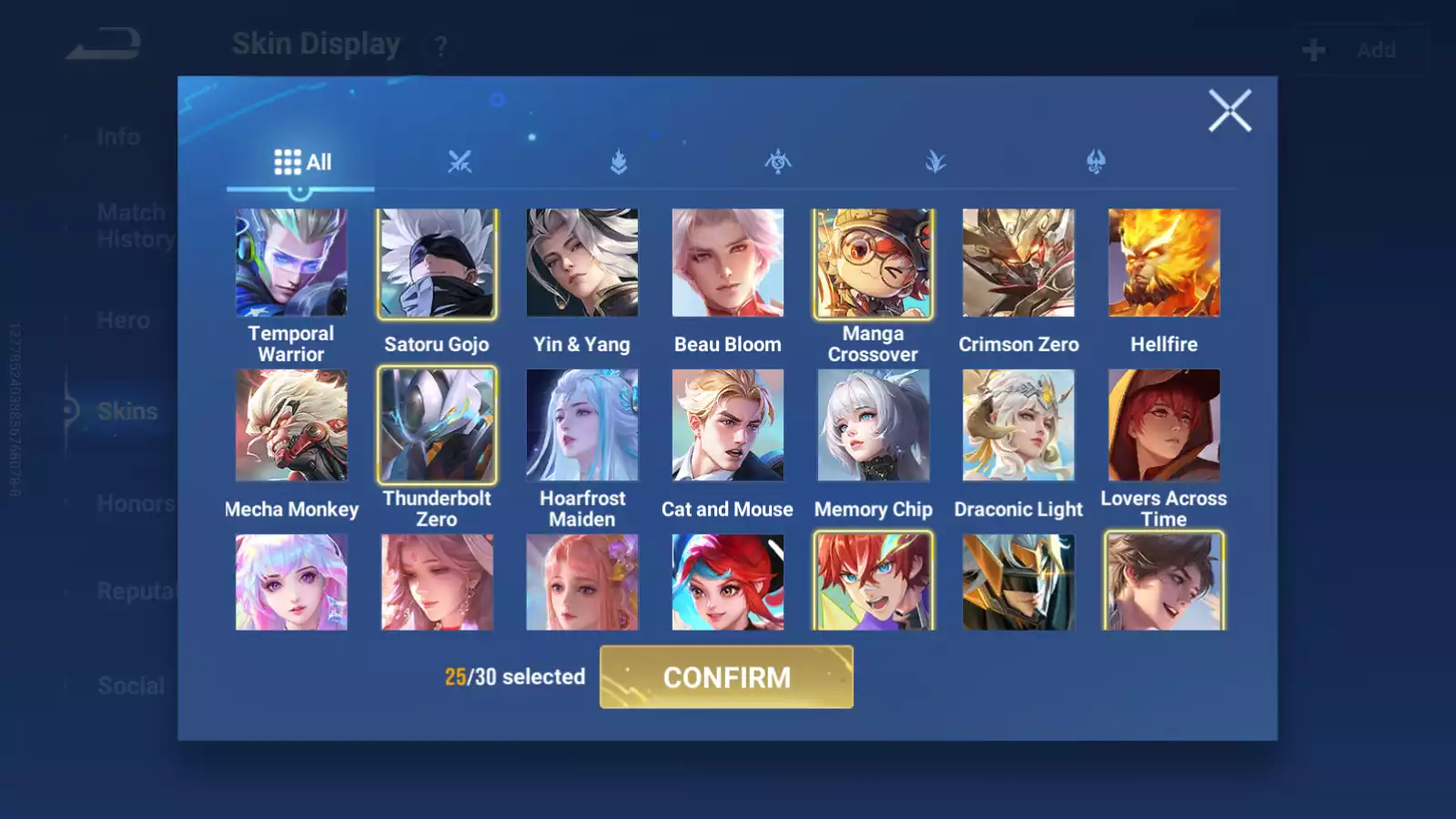Toggle the Thunderbolt Zero skin selection
The image size is (1456, 819).
pyautogui.click(x=436, y=425)
